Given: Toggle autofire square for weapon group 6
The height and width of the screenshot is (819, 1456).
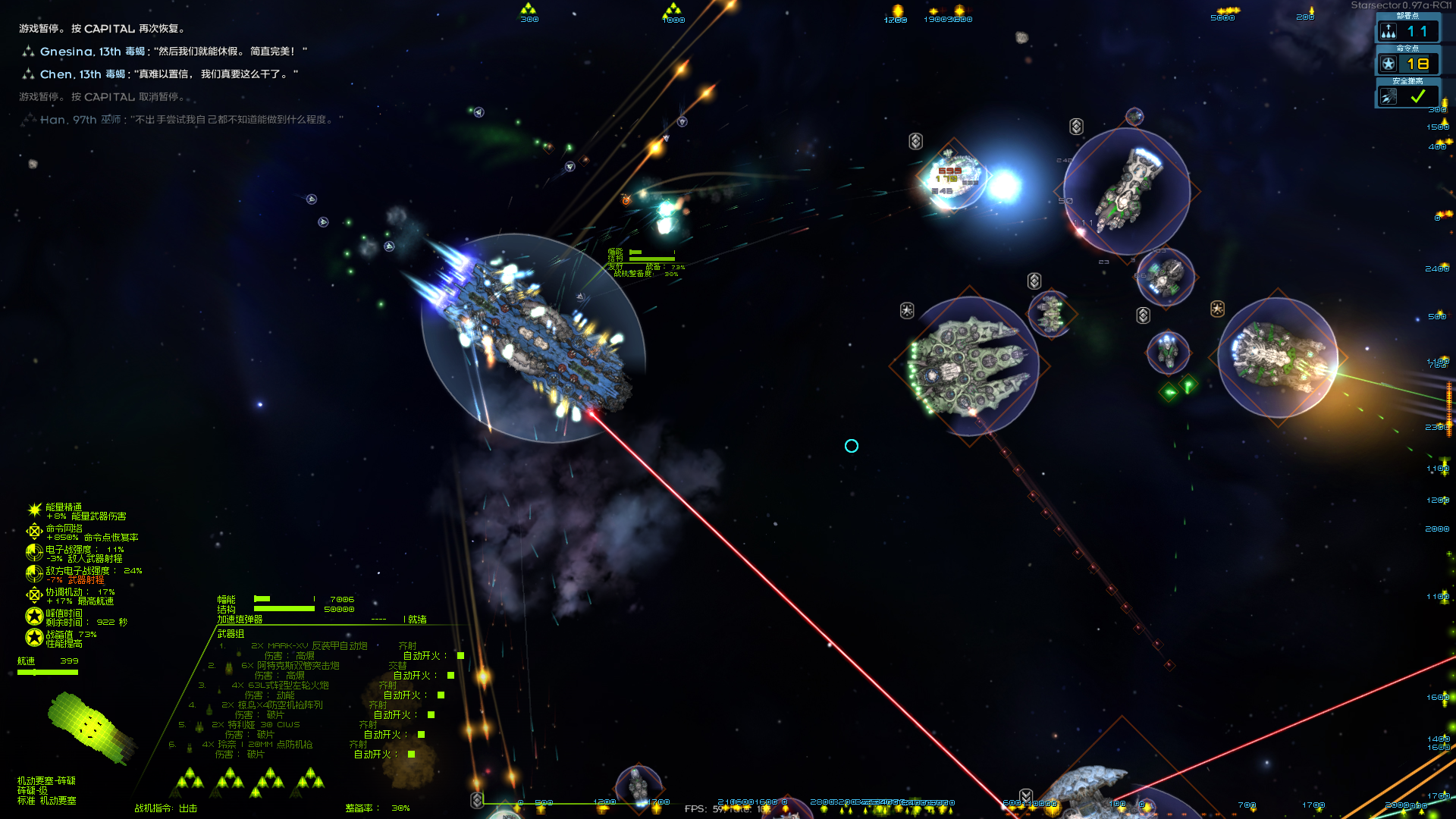Looking at the screenshot, I should [411, 755].
